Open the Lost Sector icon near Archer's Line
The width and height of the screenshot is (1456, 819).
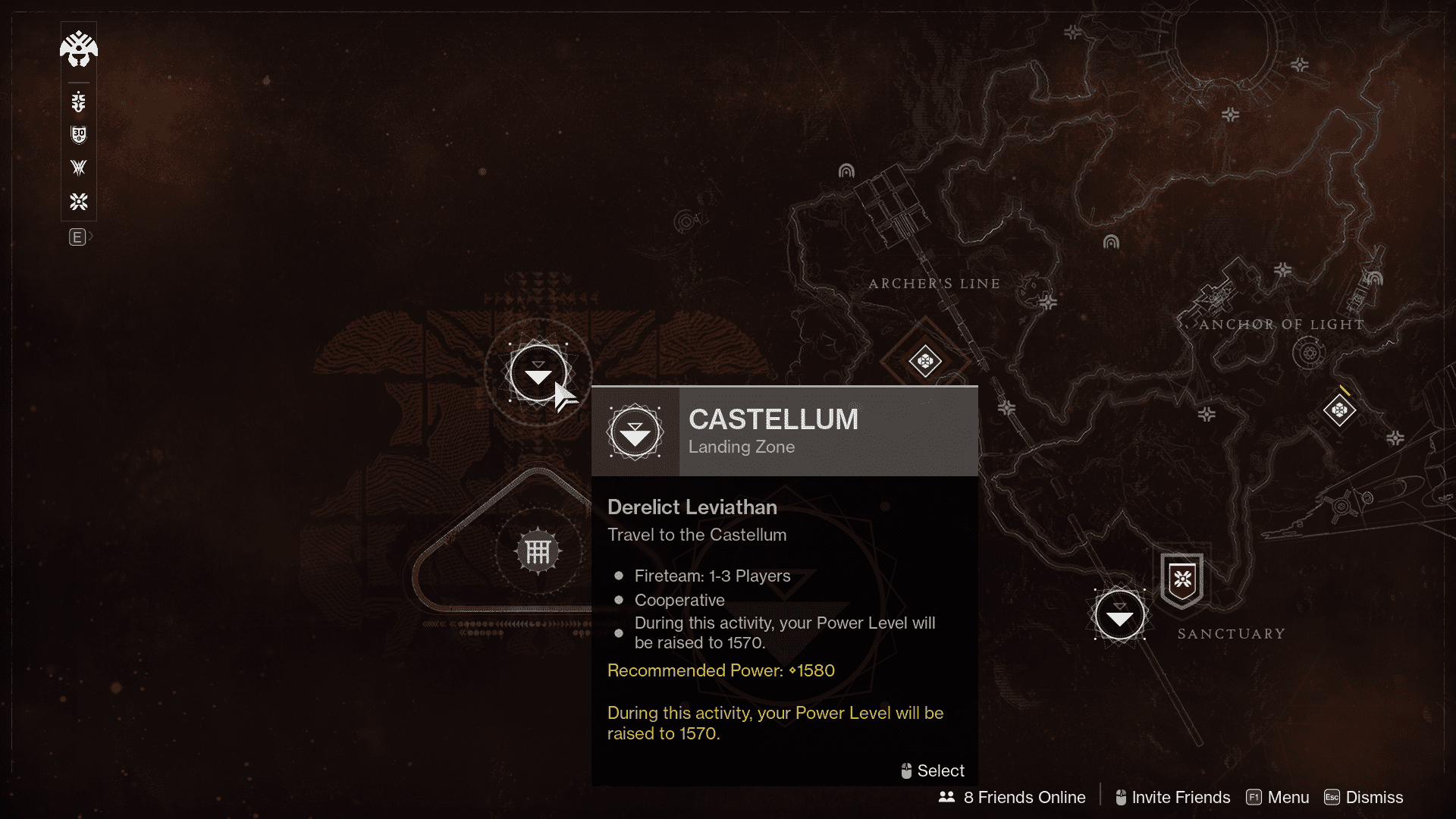[925, 362]
